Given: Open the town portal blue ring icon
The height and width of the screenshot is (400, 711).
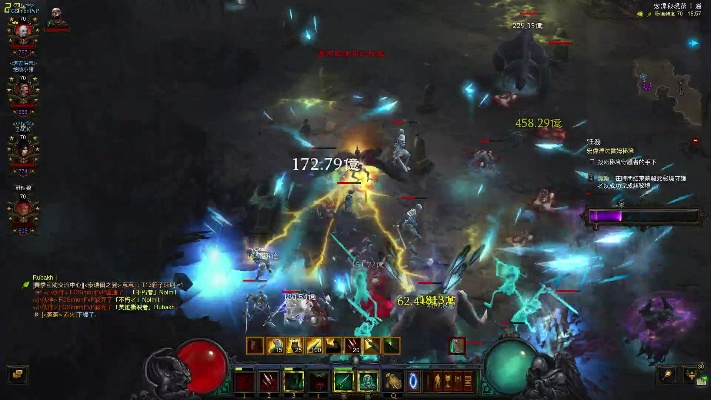Looking at the screenshot, I should [413, 381].
